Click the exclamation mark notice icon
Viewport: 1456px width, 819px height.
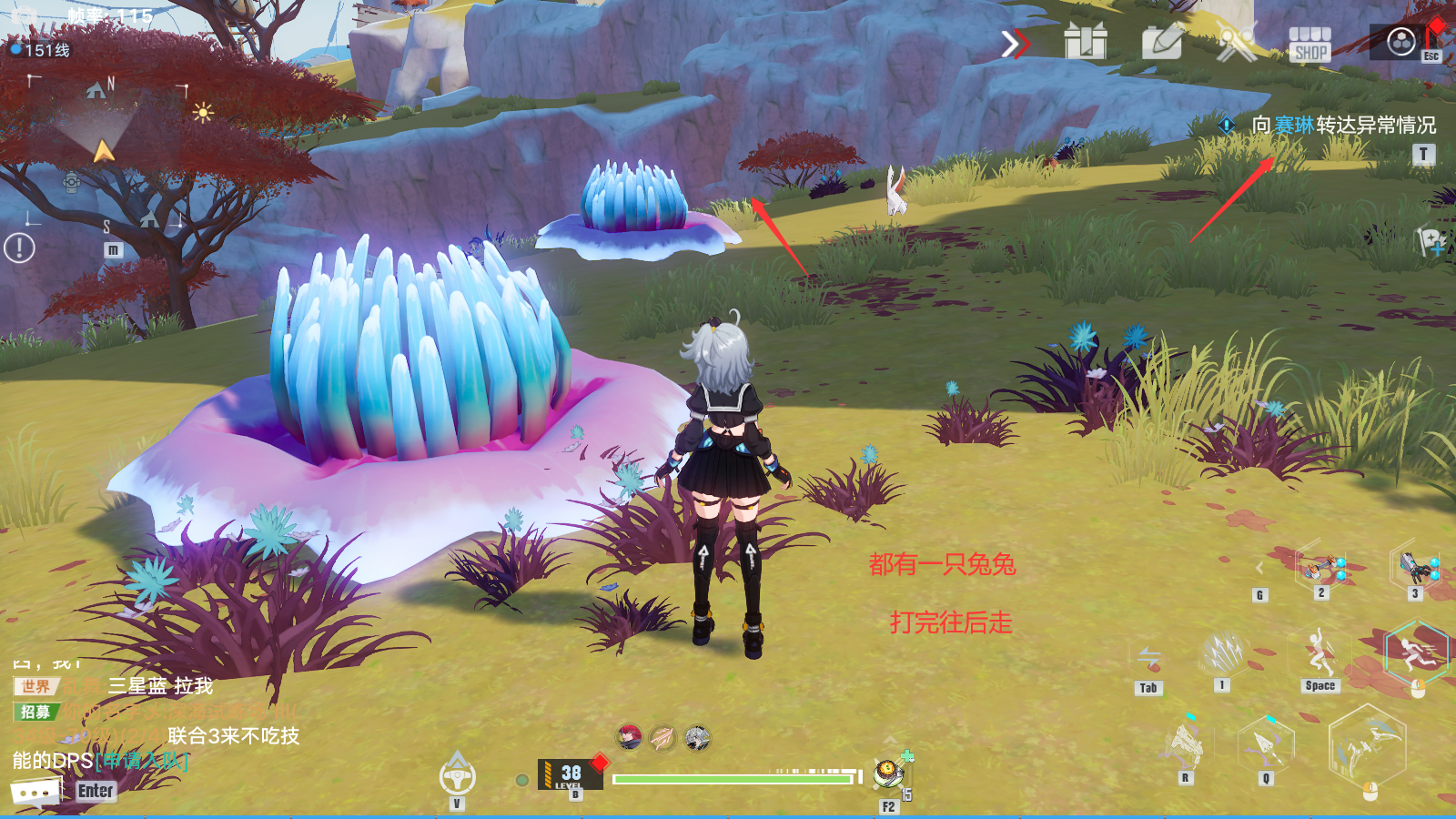(19, 248)
